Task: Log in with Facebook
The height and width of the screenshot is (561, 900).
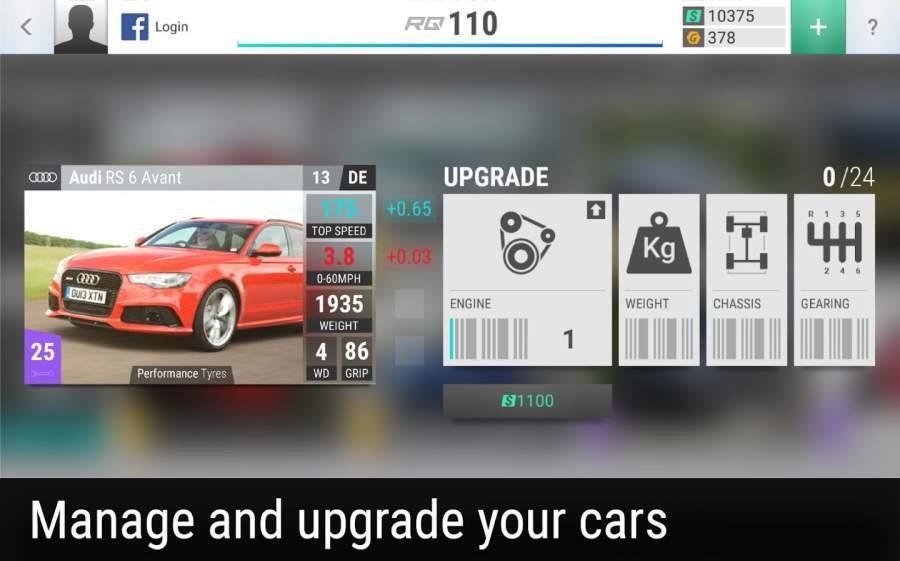Action: (155, 27)
